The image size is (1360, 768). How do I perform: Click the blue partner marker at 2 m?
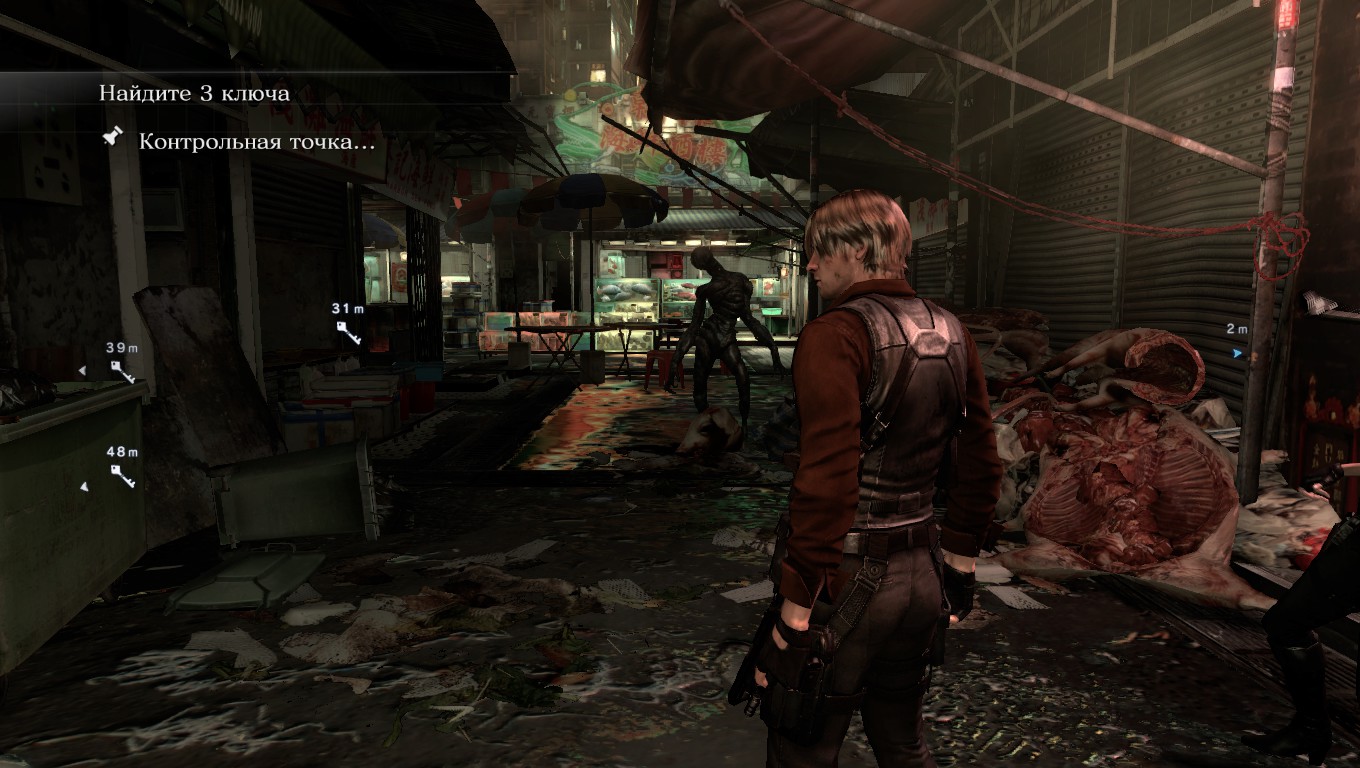pyautogui.click(x=1238, y=352)
